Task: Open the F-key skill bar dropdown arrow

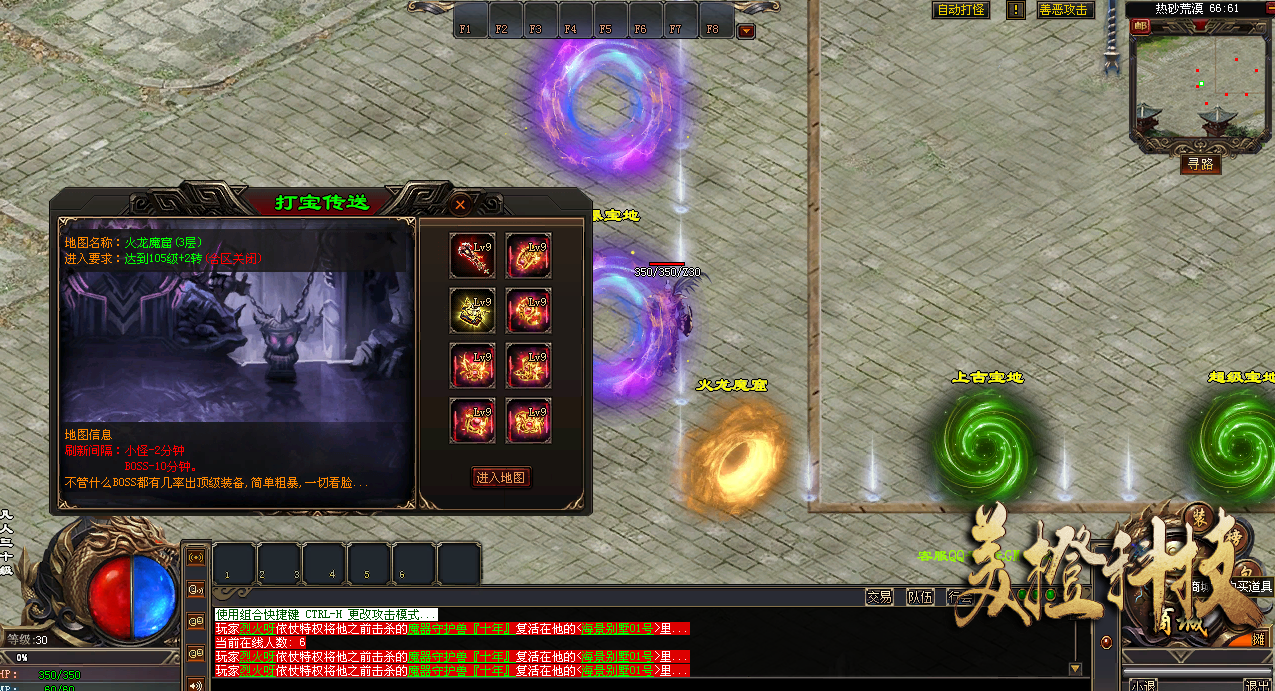Action: click(x=746, y=31)
